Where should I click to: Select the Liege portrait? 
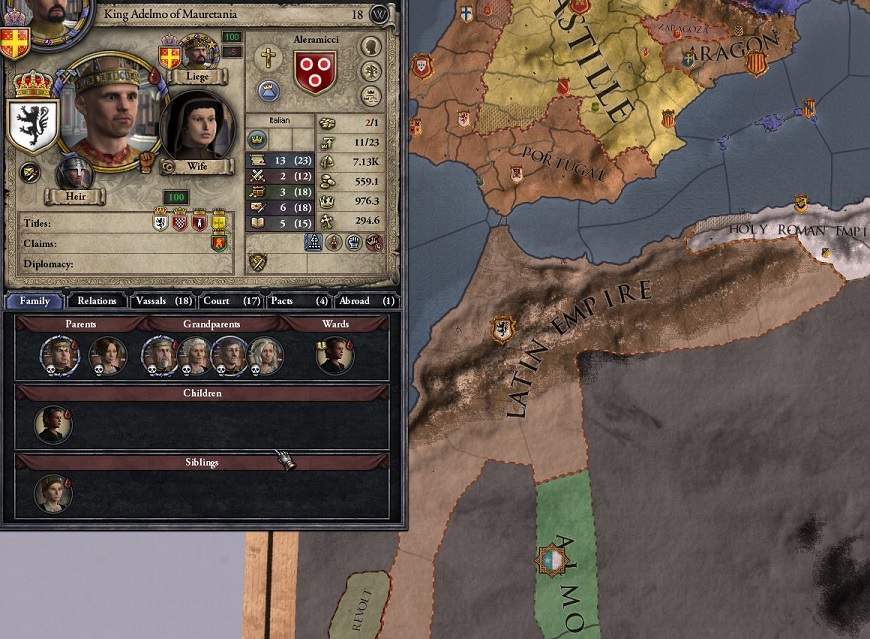point(199,52)
